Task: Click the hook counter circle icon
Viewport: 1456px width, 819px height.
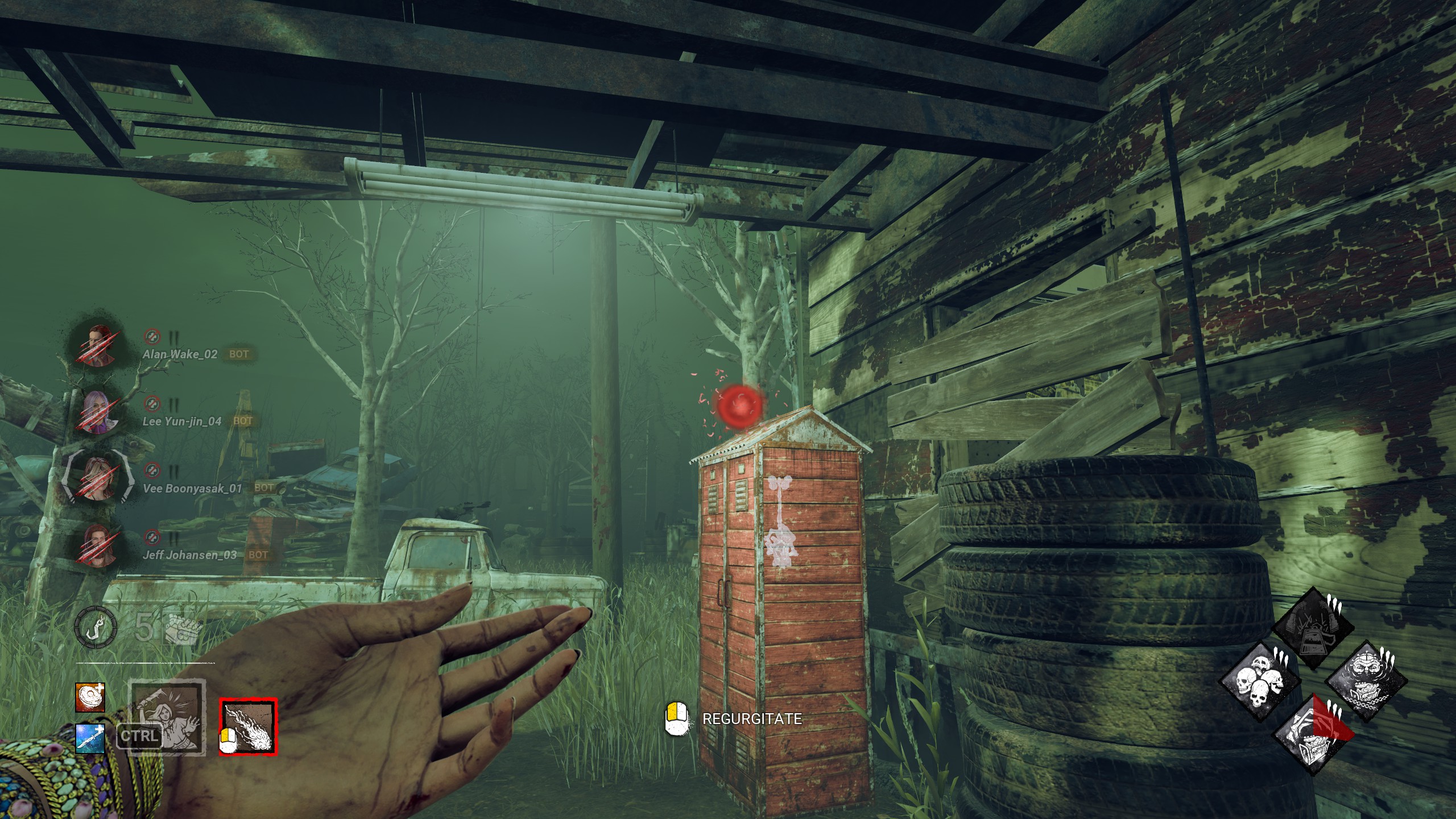Action: click(96, 627)
